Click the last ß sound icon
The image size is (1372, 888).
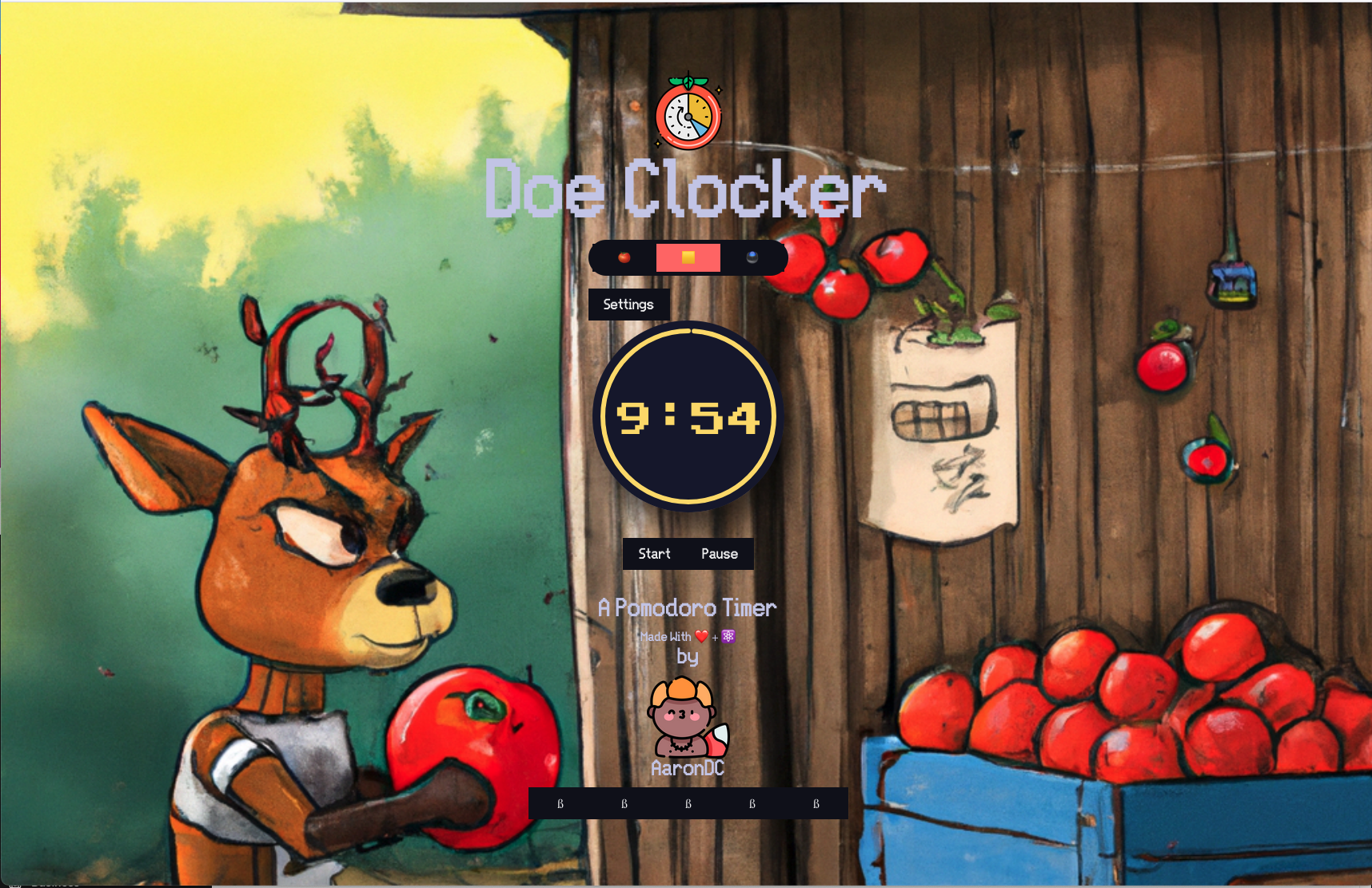pos(816,803)
